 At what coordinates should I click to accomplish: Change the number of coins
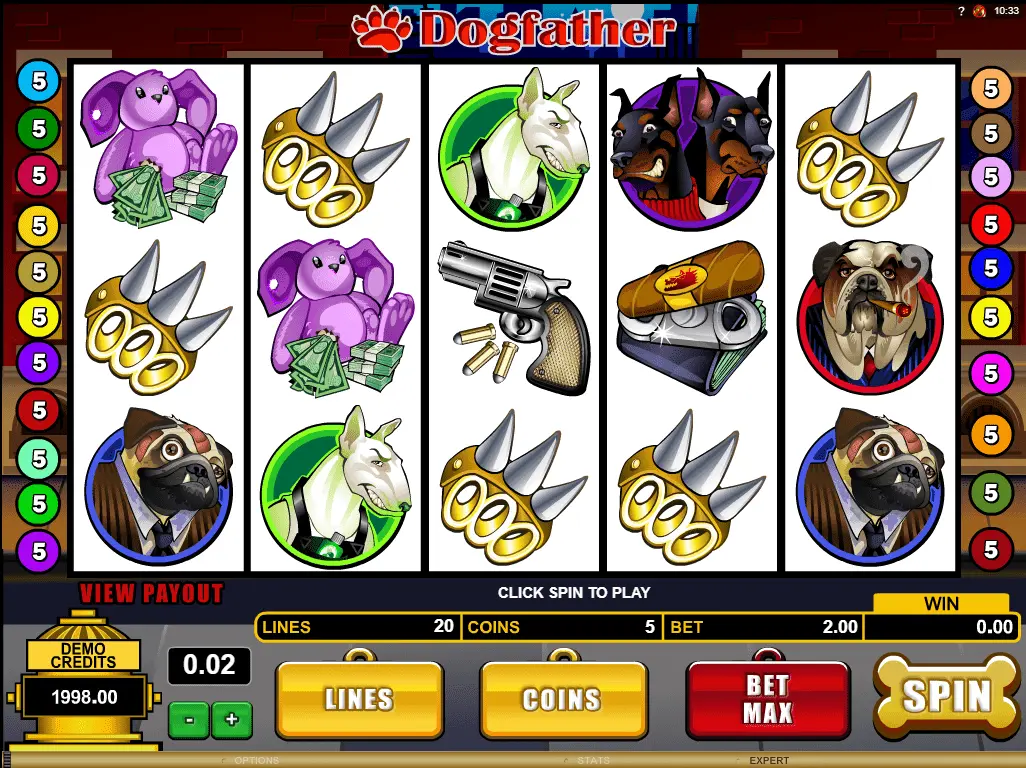tap(563, 699)
